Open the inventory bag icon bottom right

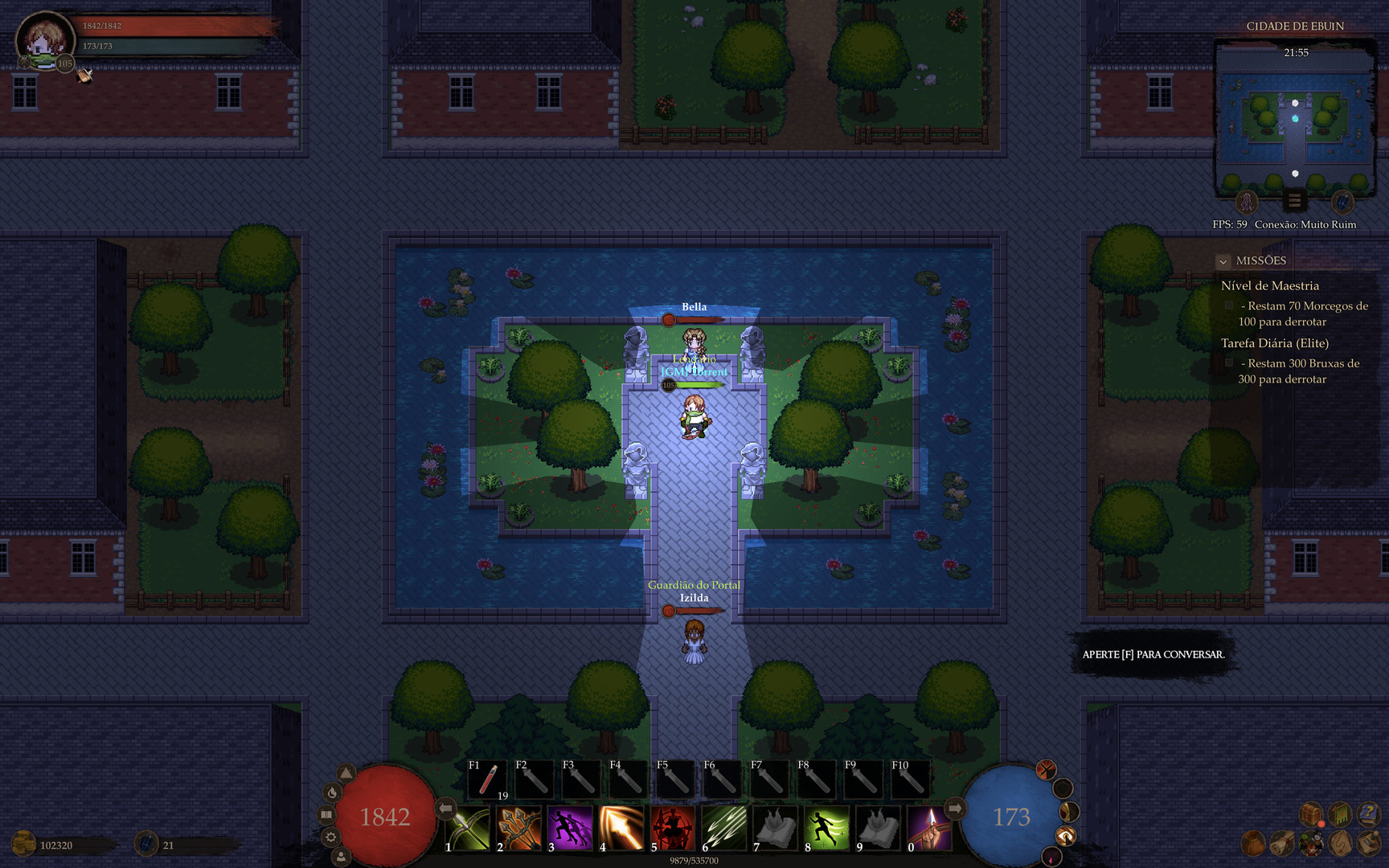click(x=1253, y=843)
